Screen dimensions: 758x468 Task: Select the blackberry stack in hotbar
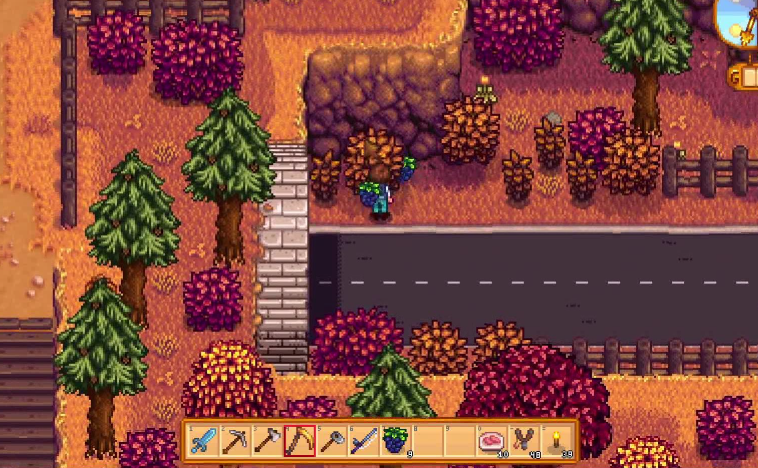click(395, 440)
